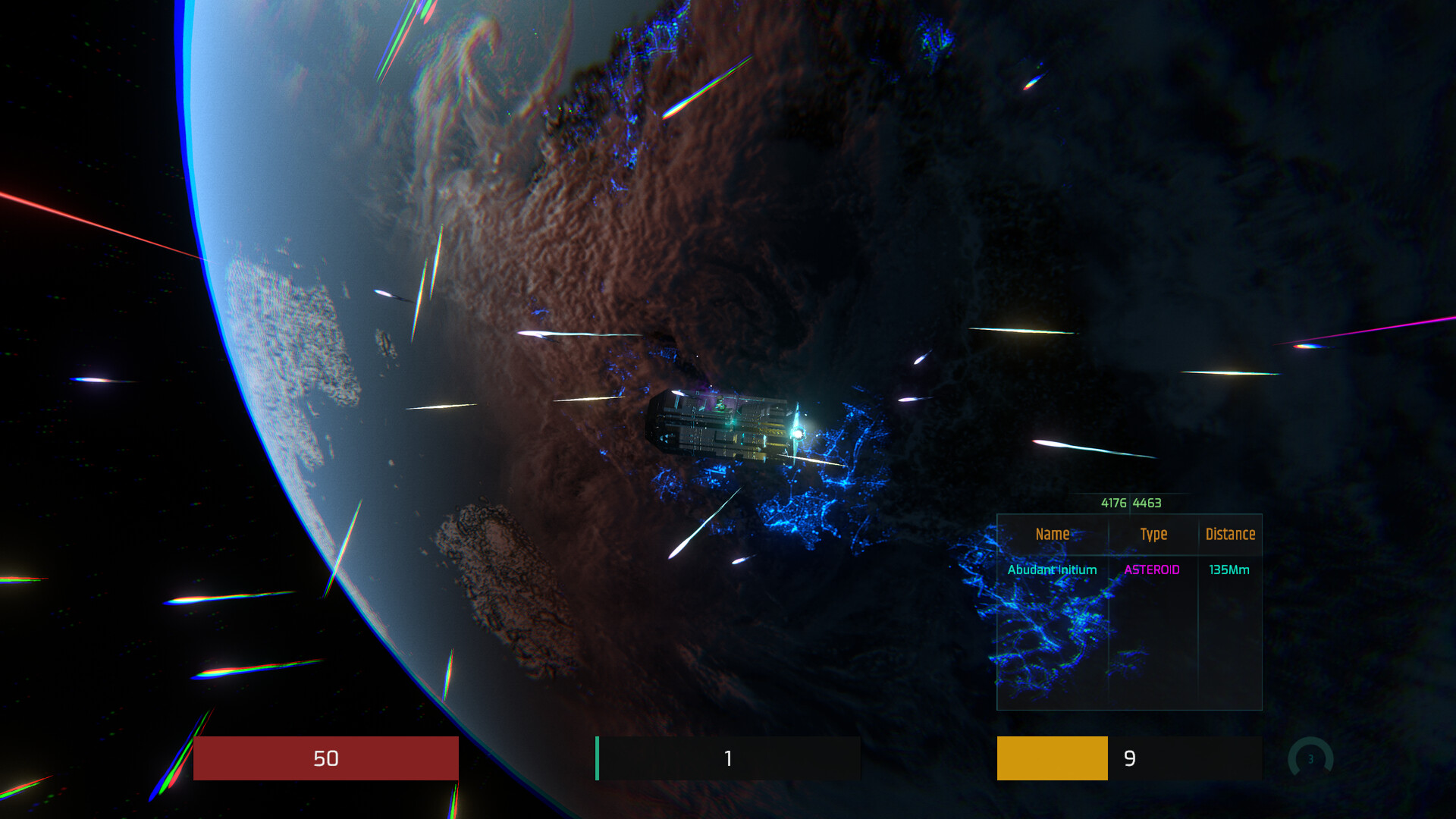This screenshot has height=819, width=1456.
Task: Toggle the yellow resource bar showing 9
Action: tap(1130, 758)
